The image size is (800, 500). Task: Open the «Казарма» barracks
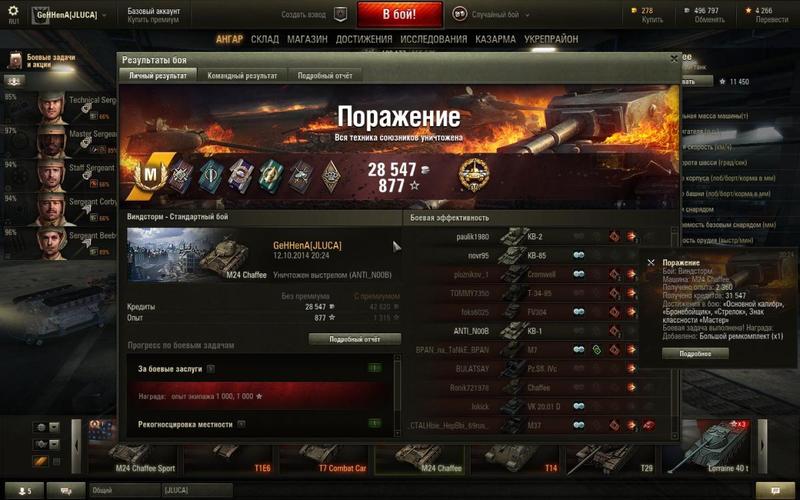[x=495, y=39]
